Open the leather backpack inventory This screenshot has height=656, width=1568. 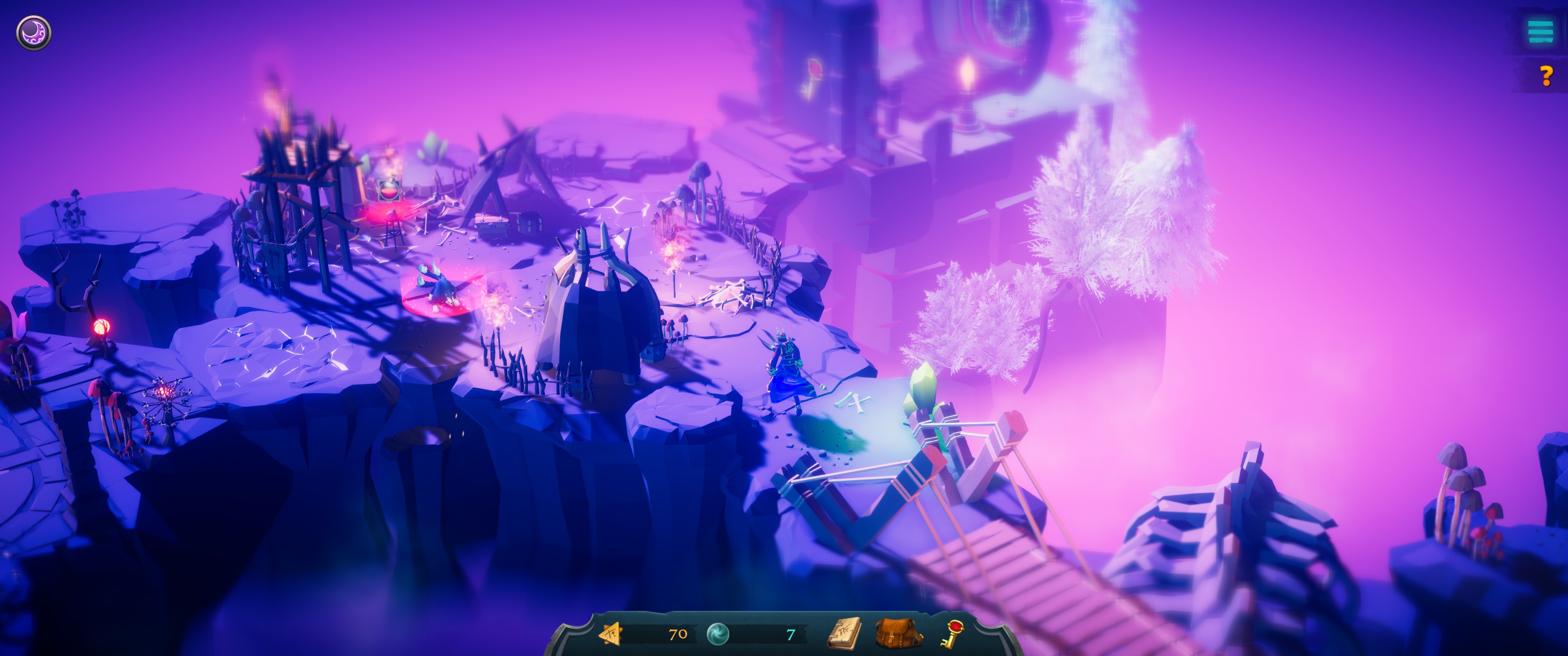click(898, 634)
